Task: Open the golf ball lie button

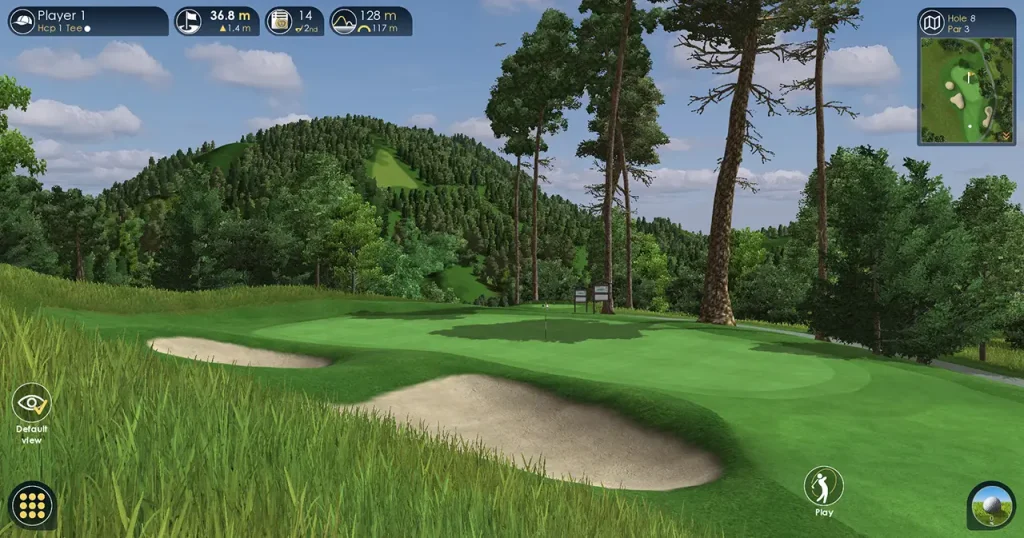Action: click(x=991, y=505)
